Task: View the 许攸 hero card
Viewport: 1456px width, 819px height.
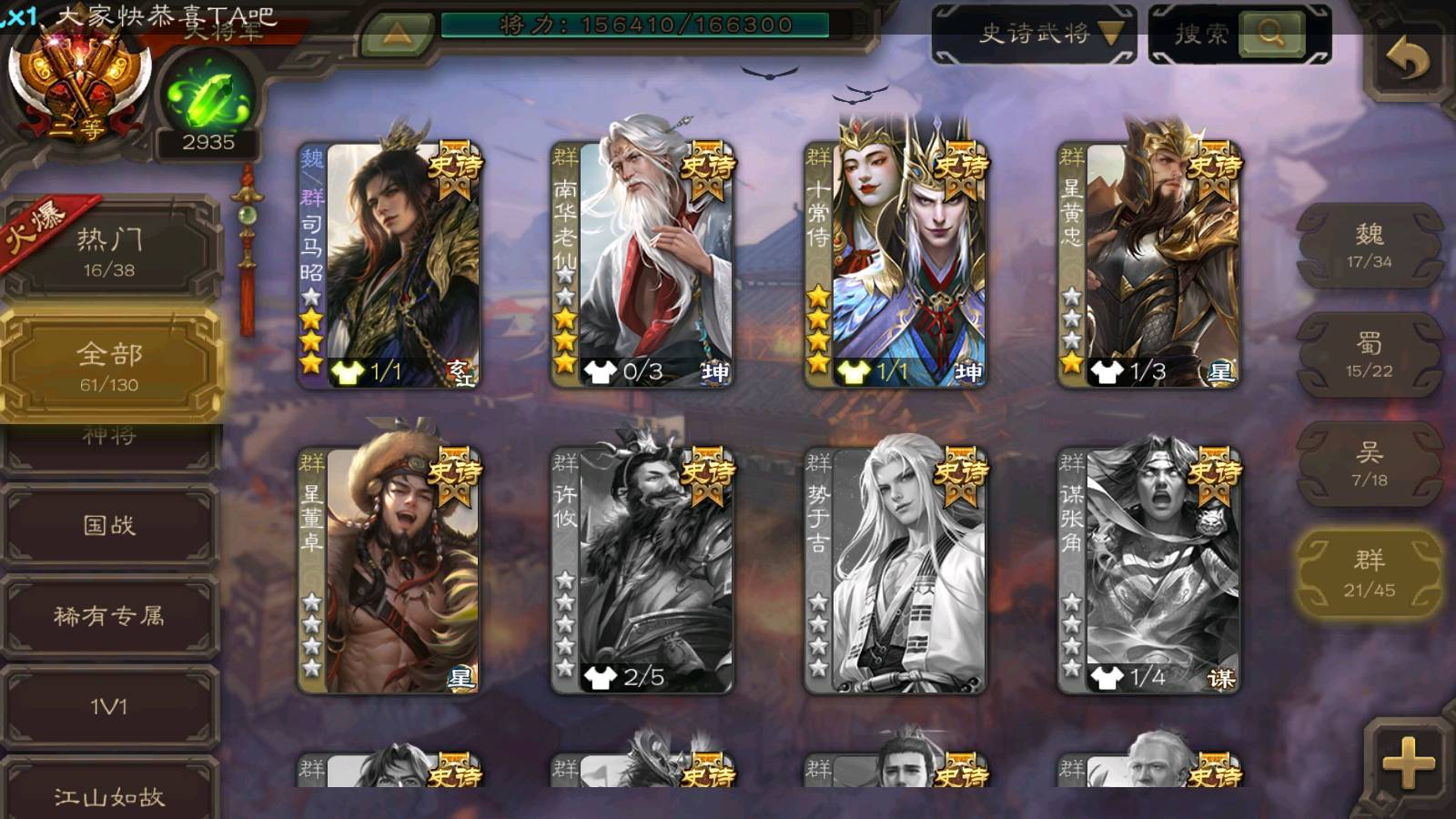Action: [x=642, y=569]
